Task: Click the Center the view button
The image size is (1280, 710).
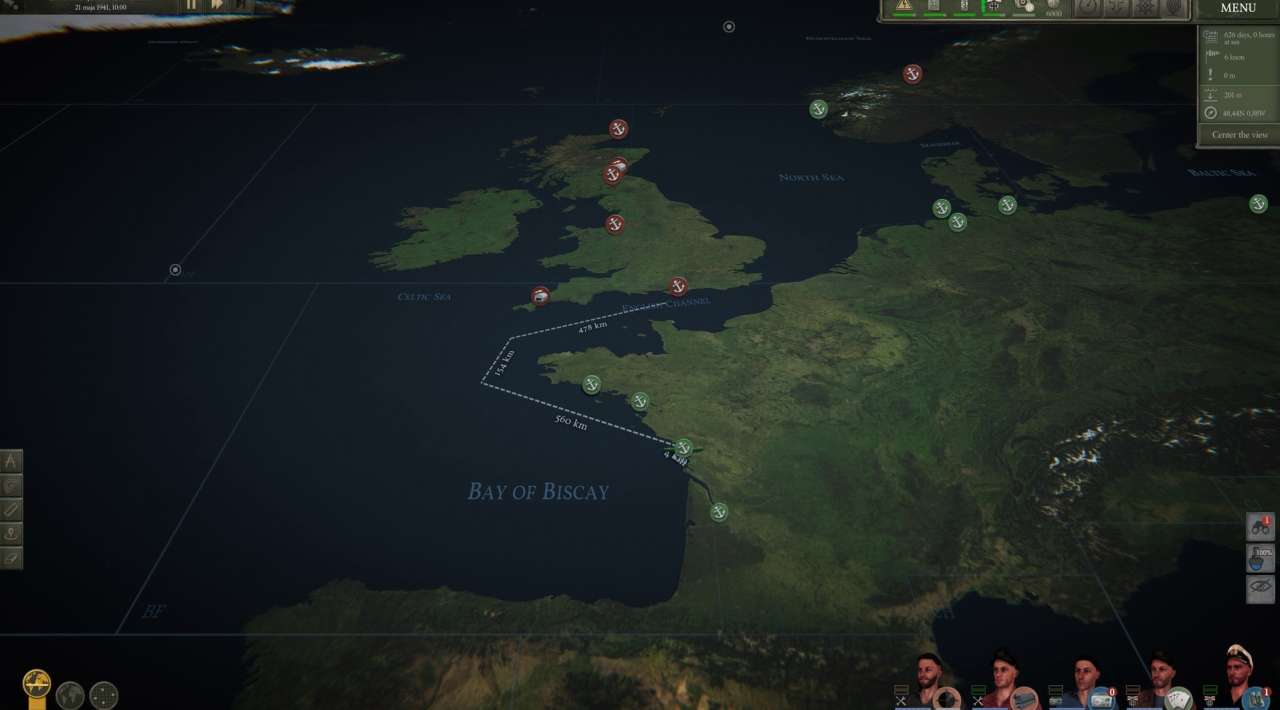Action: click(x=1239, y=135)
